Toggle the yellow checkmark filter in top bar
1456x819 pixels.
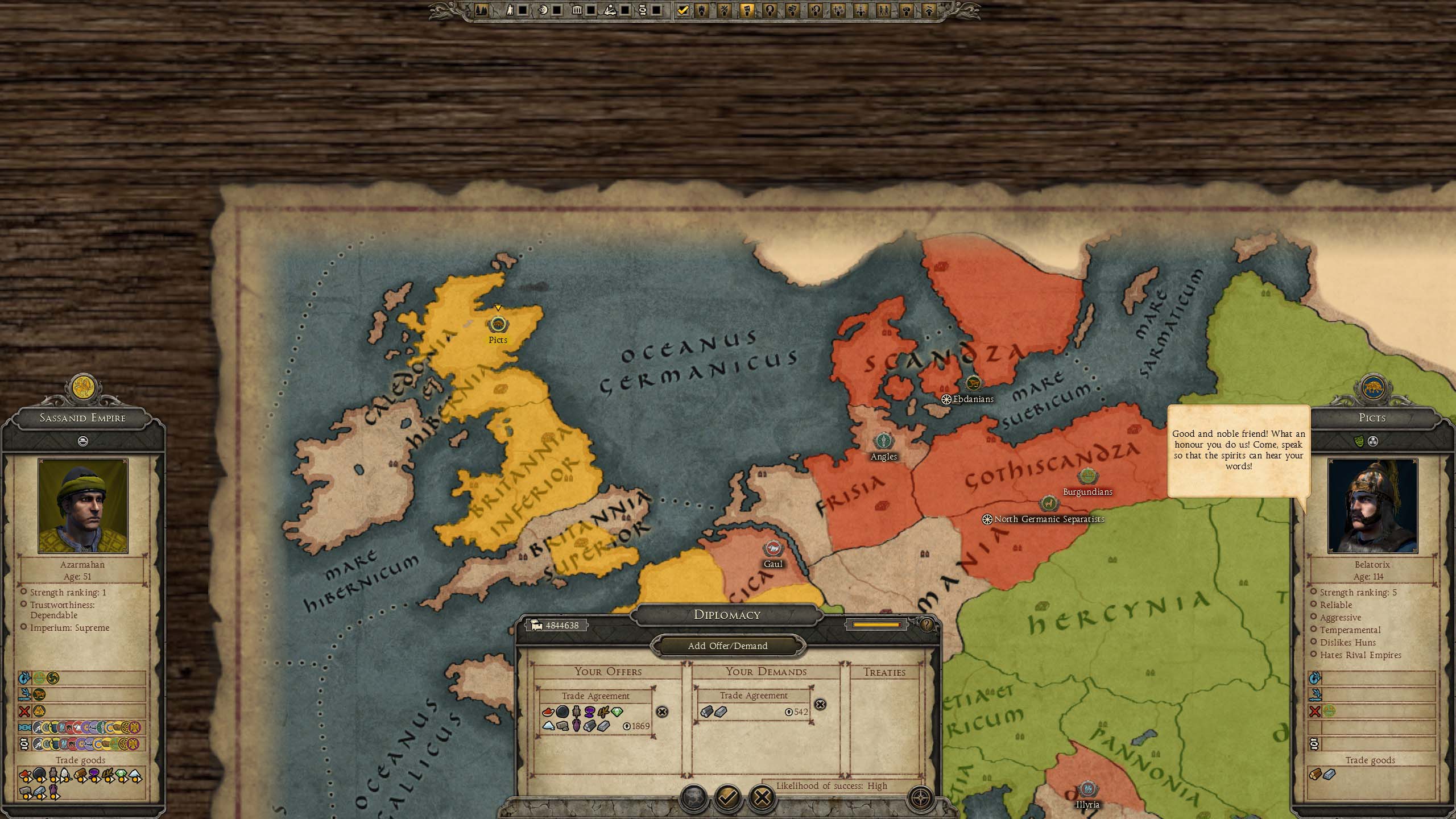point(683,10)
